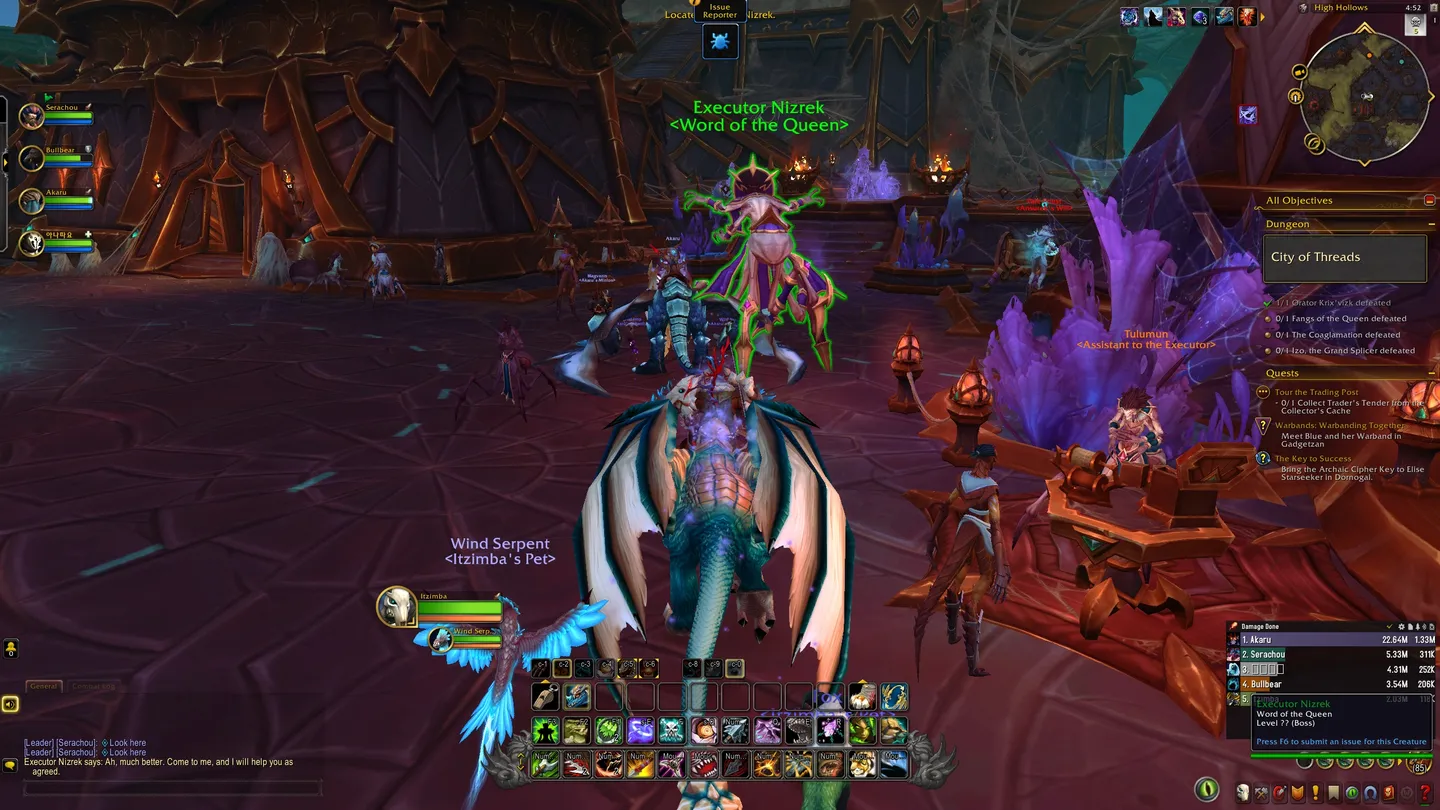Open the Damage Done meter settings gear
This screenshot has width=1440, height=810.
1401,626
